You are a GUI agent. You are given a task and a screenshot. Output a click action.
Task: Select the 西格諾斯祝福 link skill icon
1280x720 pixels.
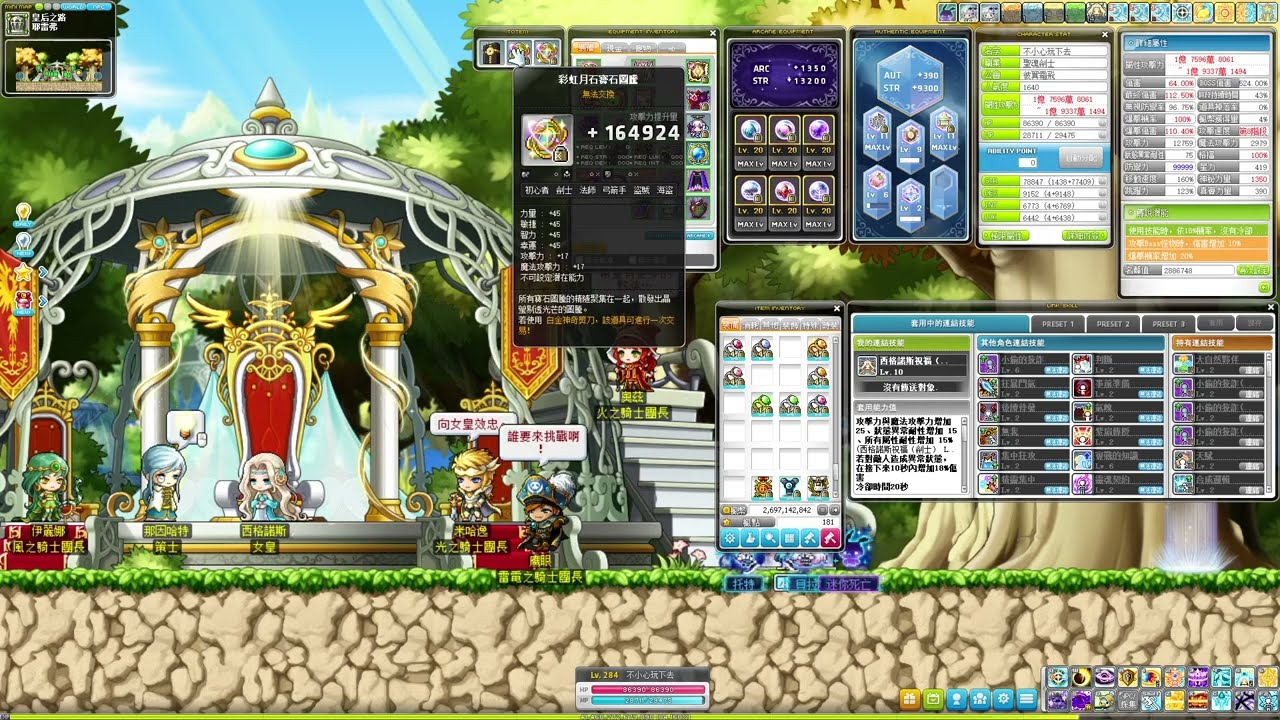(868, 365)
